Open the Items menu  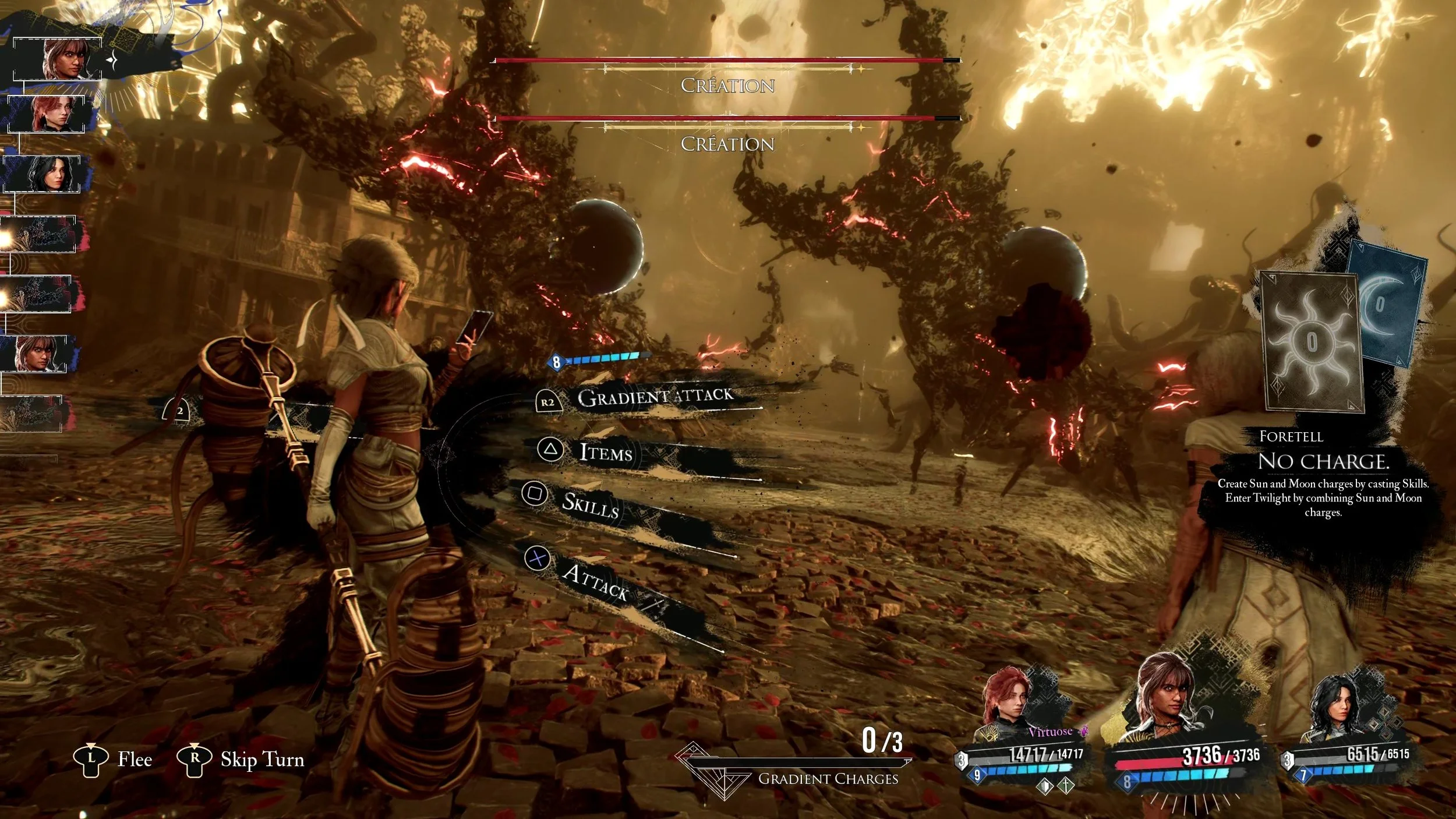pyautogui.click(x=606, y=452)
